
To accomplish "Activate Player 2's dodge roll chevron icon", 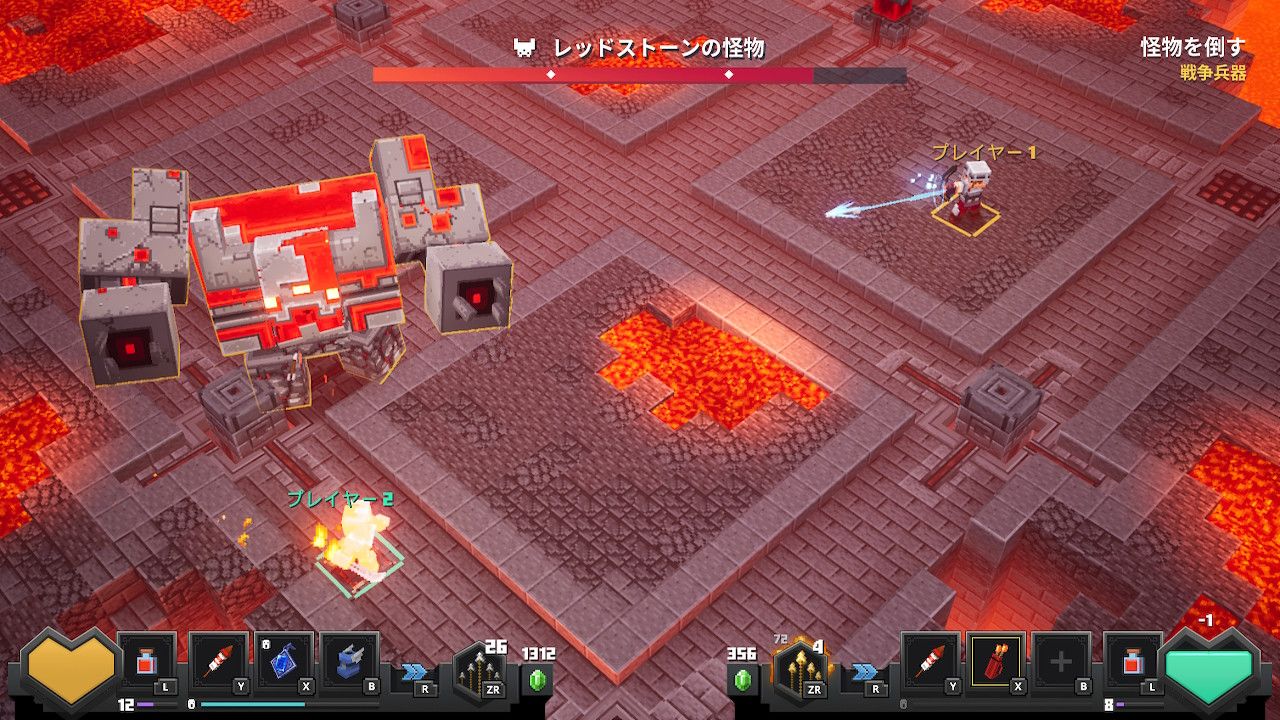I will click(x=865, y=672).
